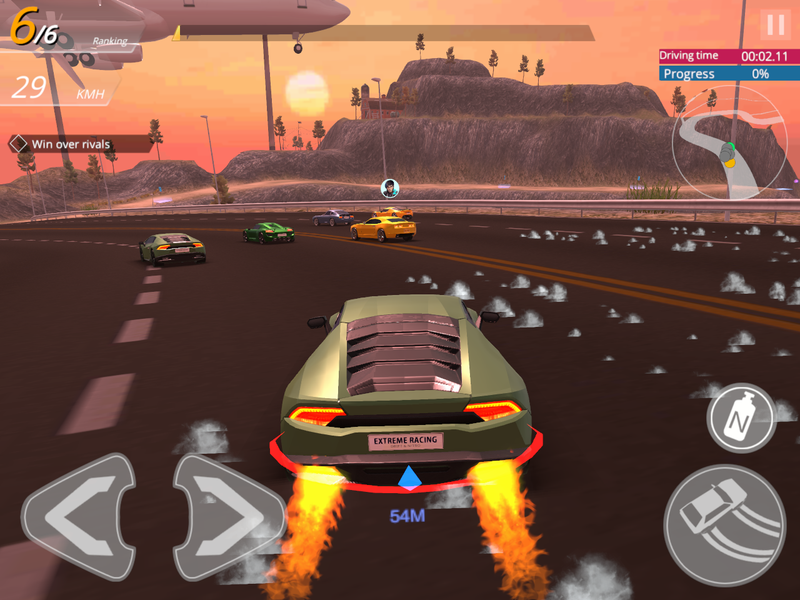Tap the drift car button
This screenshot has width=800, height=600.
pos(724,524)
